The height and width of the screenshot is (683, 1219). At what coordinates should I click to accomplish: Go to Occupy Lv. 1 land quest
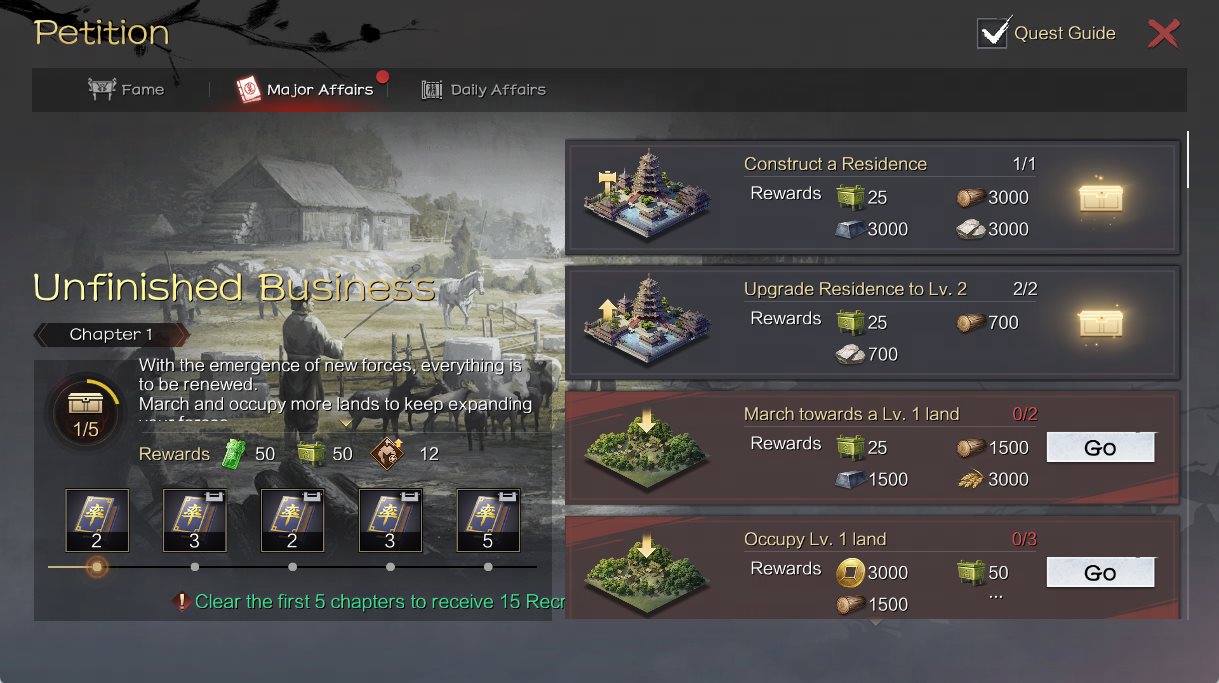pos(1100,573)
